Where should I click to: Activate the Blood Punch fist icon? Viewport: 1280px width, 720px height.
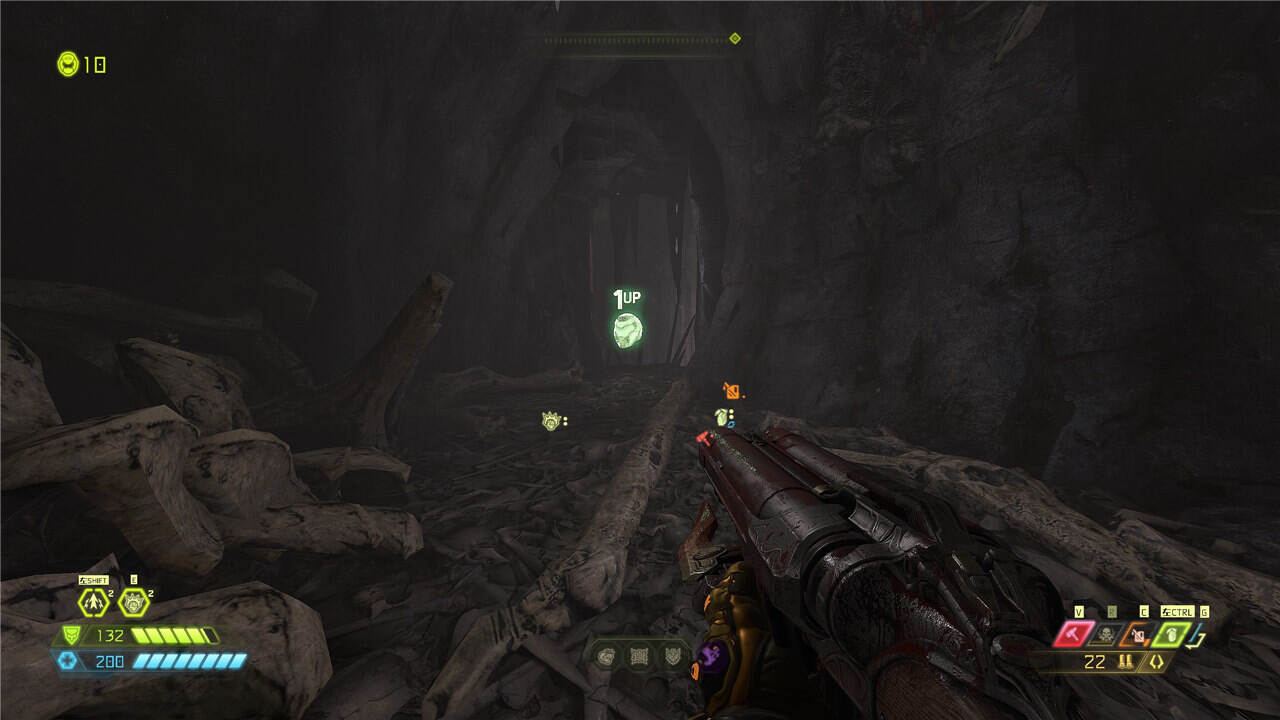(x=134, y=602)
